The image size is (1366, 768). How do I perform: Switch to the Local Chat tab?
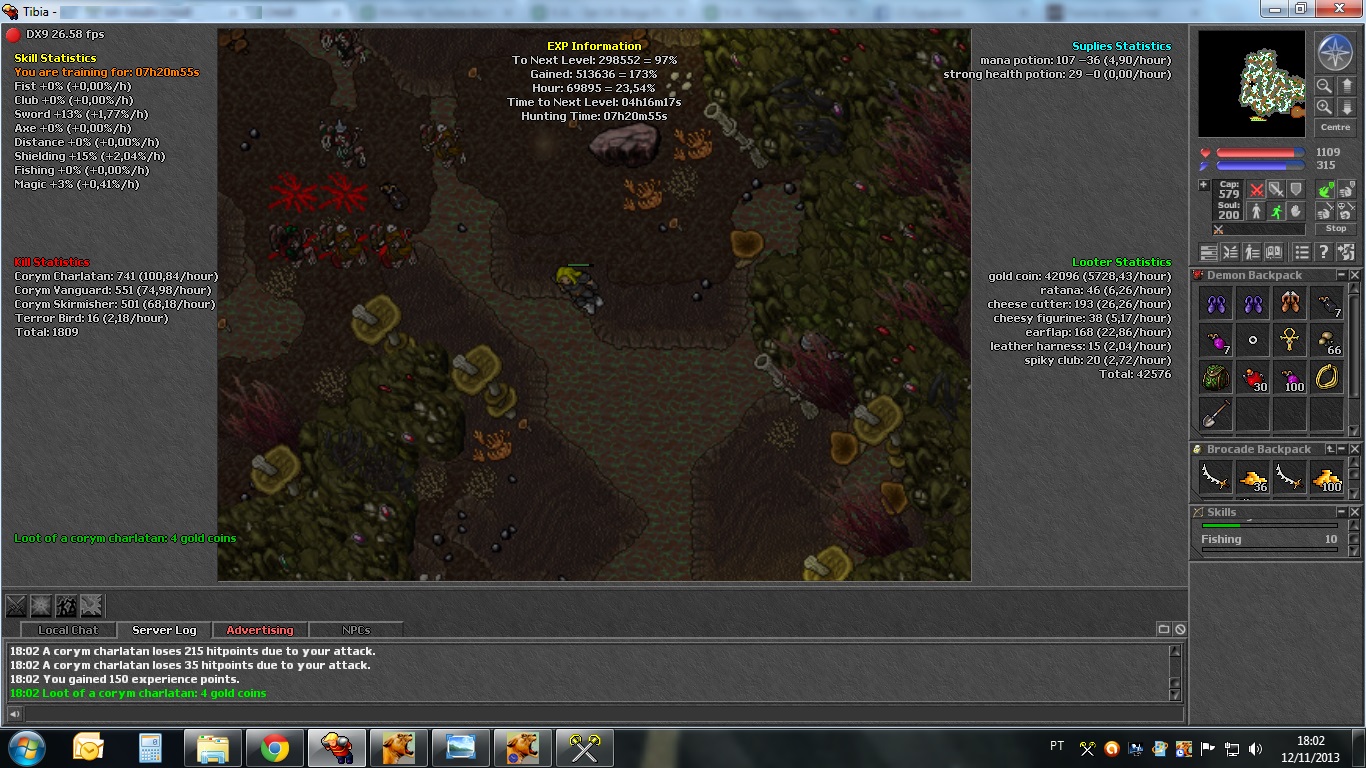click(68, 630)
